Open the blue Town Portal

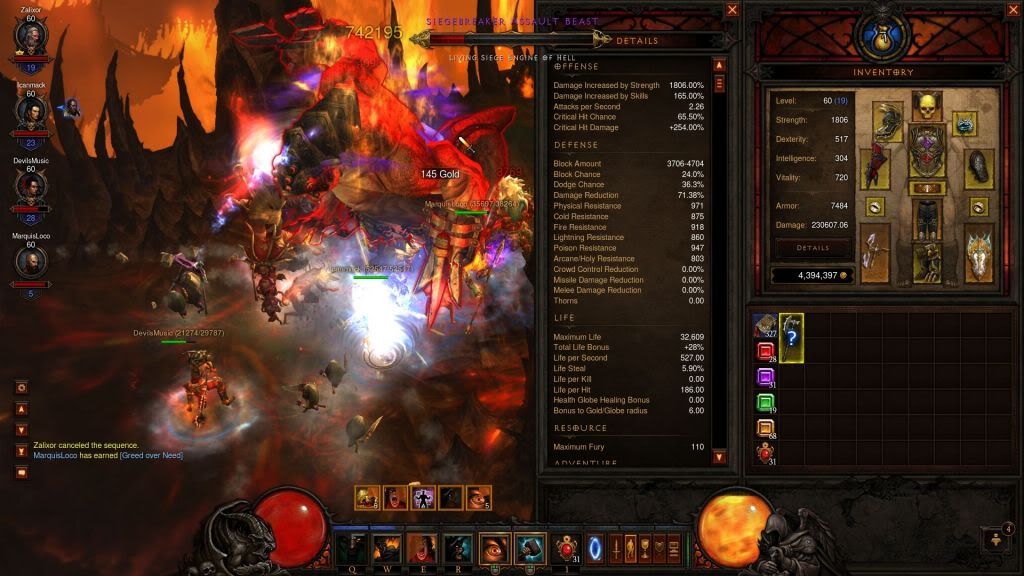point(597,547)
